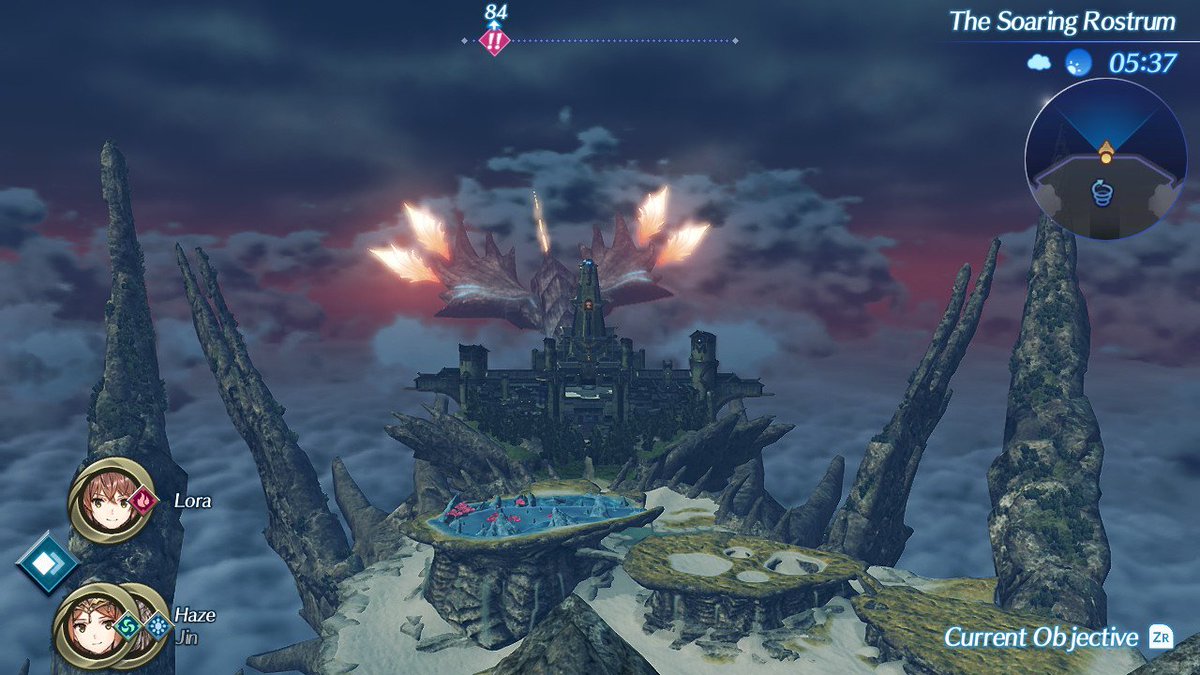The width and height of the screenshot is (1200, 675).
Task: Click Jin's ice snowflake element badge
Action: (157, 626)
